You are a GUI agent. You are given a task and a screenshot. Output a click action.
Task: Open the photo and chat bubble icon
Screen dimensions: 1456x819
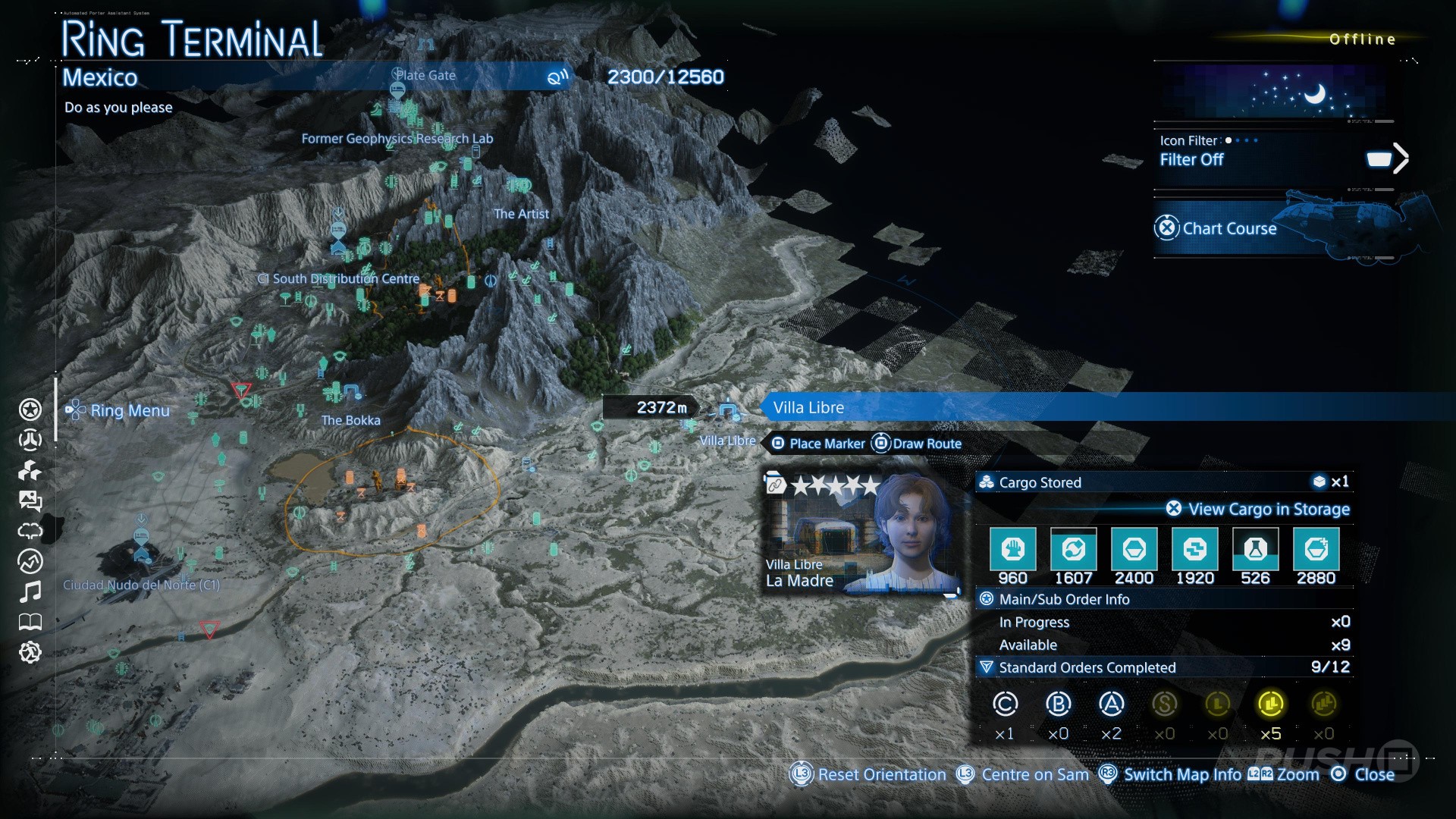point(30,500)
